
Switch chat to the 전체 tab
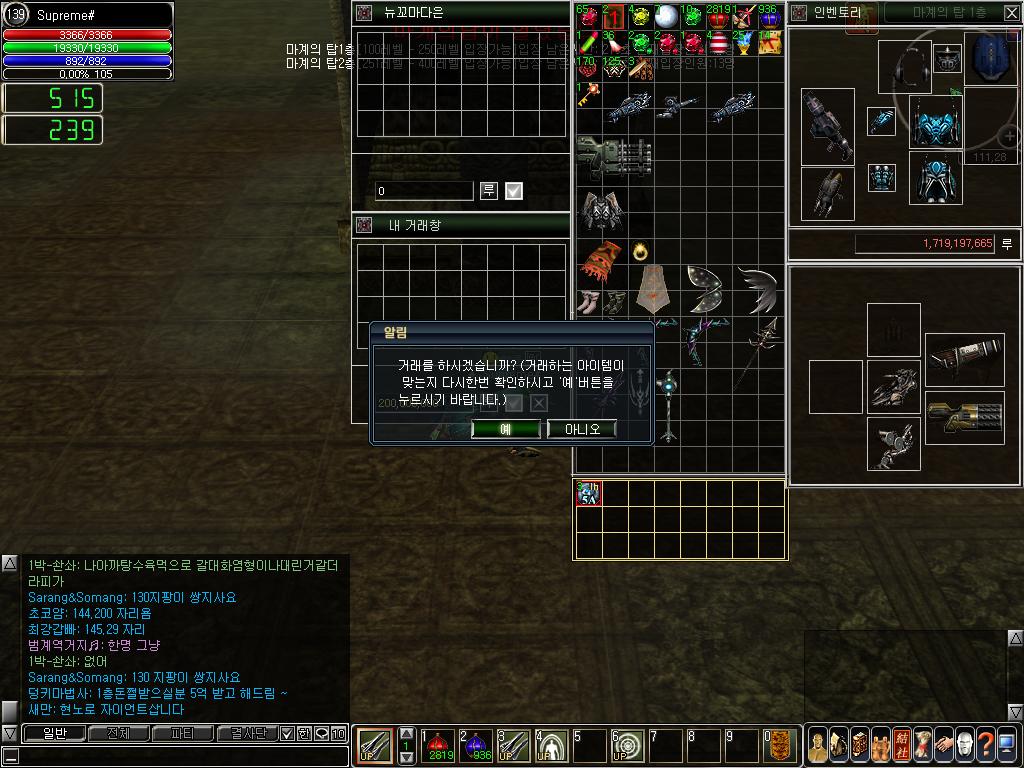118,733
